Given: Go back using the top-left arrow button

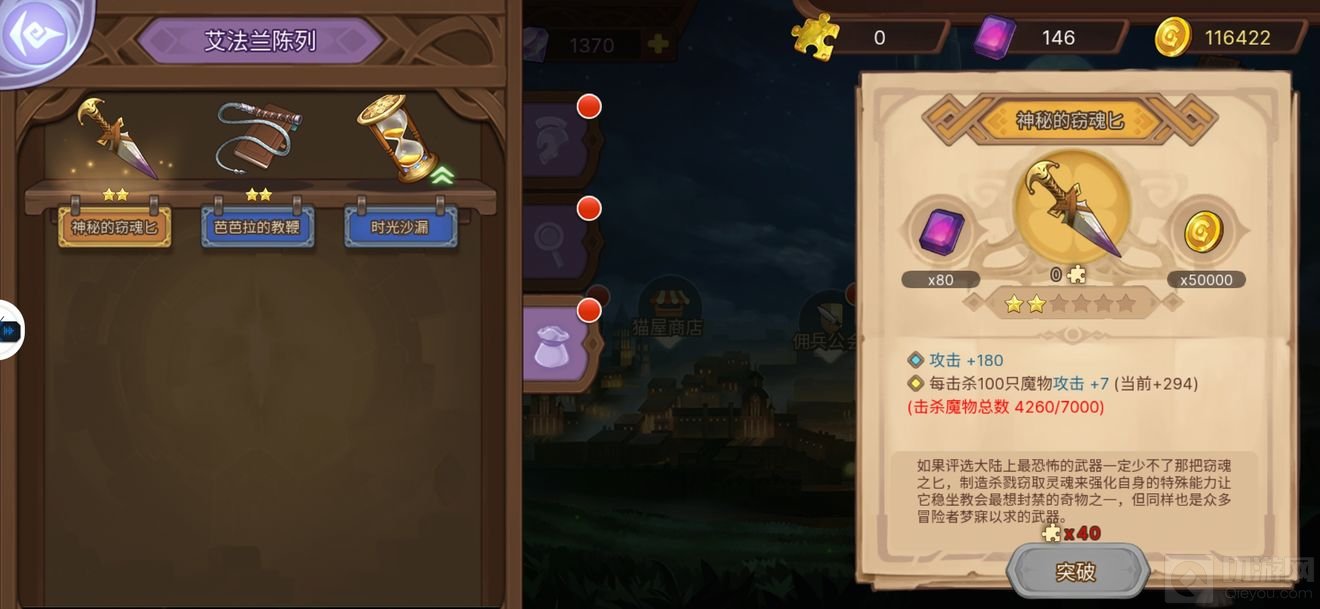Looking at the screenshot, I should tap(38, 37).
